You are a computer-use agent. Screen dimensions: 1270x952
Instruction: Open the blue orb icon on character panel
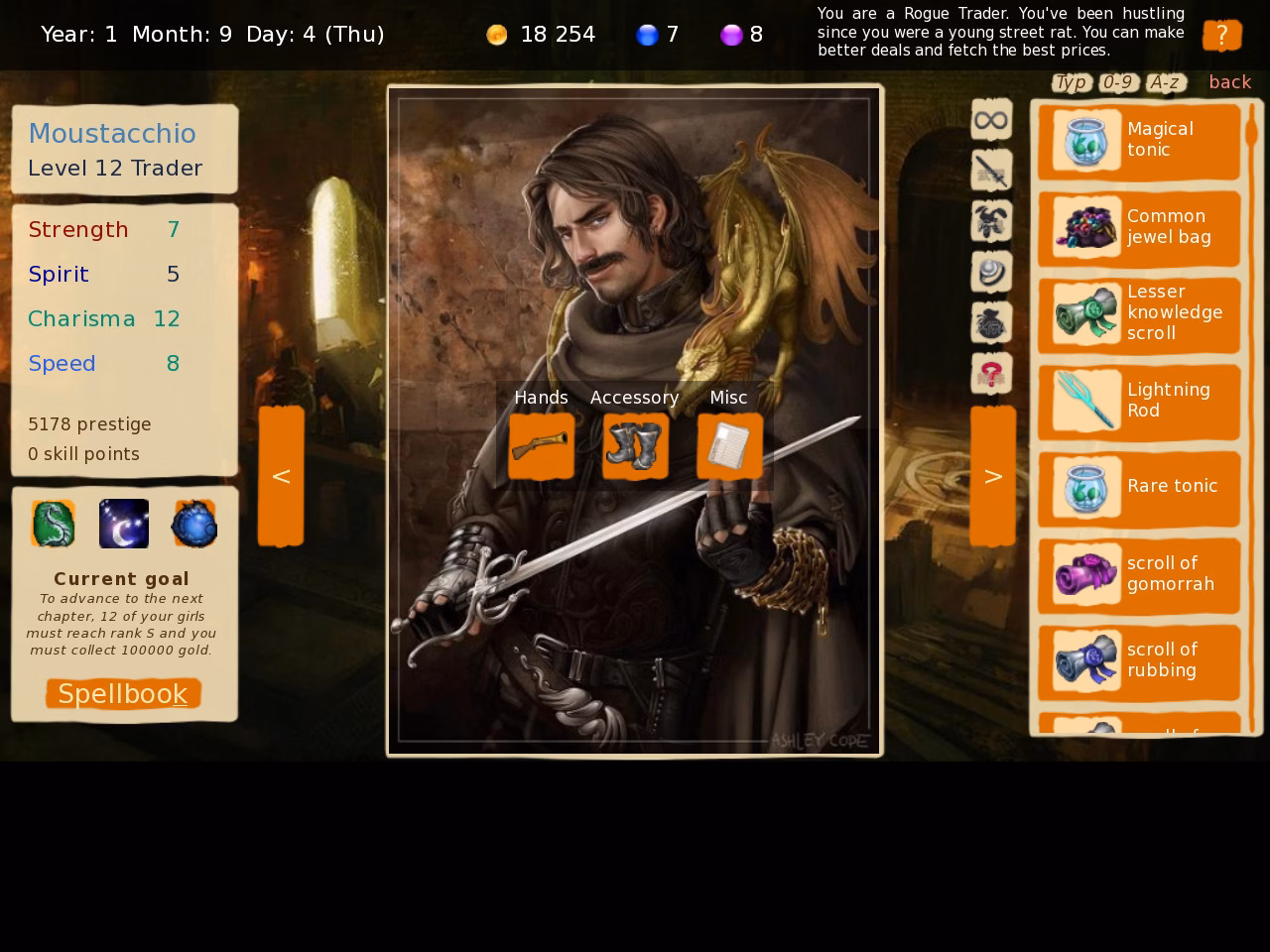(194, 524)
